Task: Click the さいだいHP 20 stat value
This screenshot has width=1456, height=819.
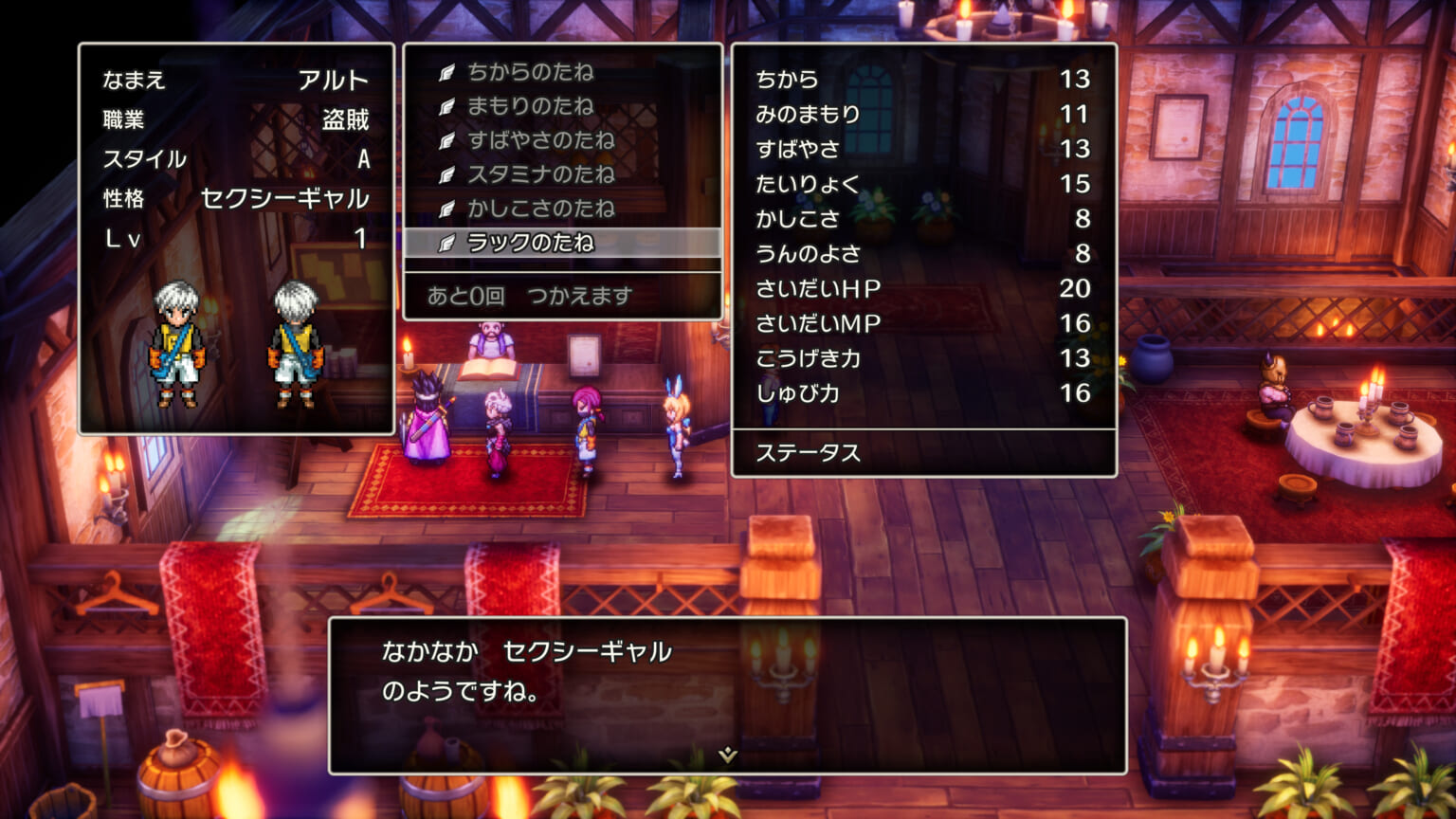Action: tap(1074, 288)
